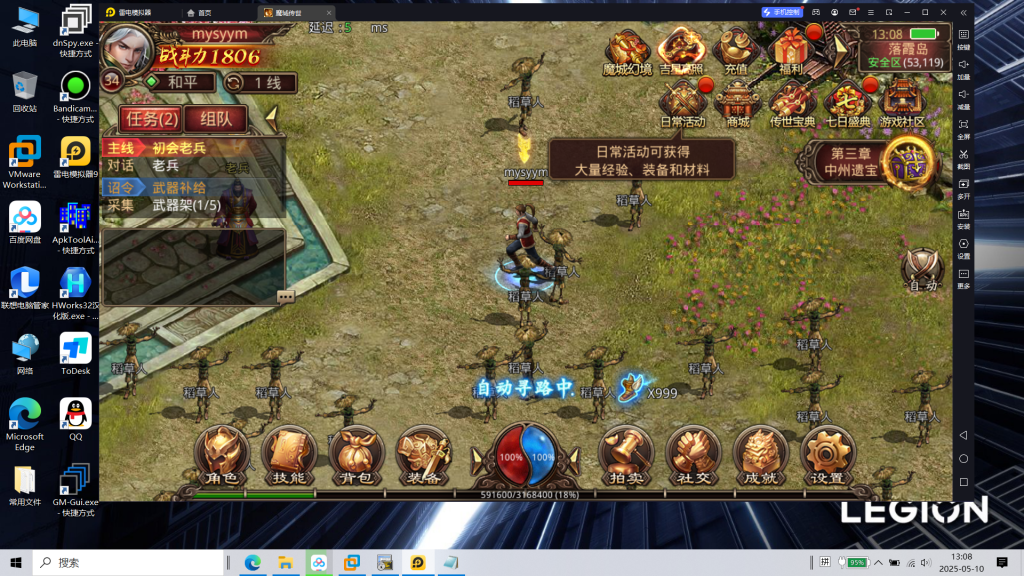Open the 设置 settings gear

828,455
